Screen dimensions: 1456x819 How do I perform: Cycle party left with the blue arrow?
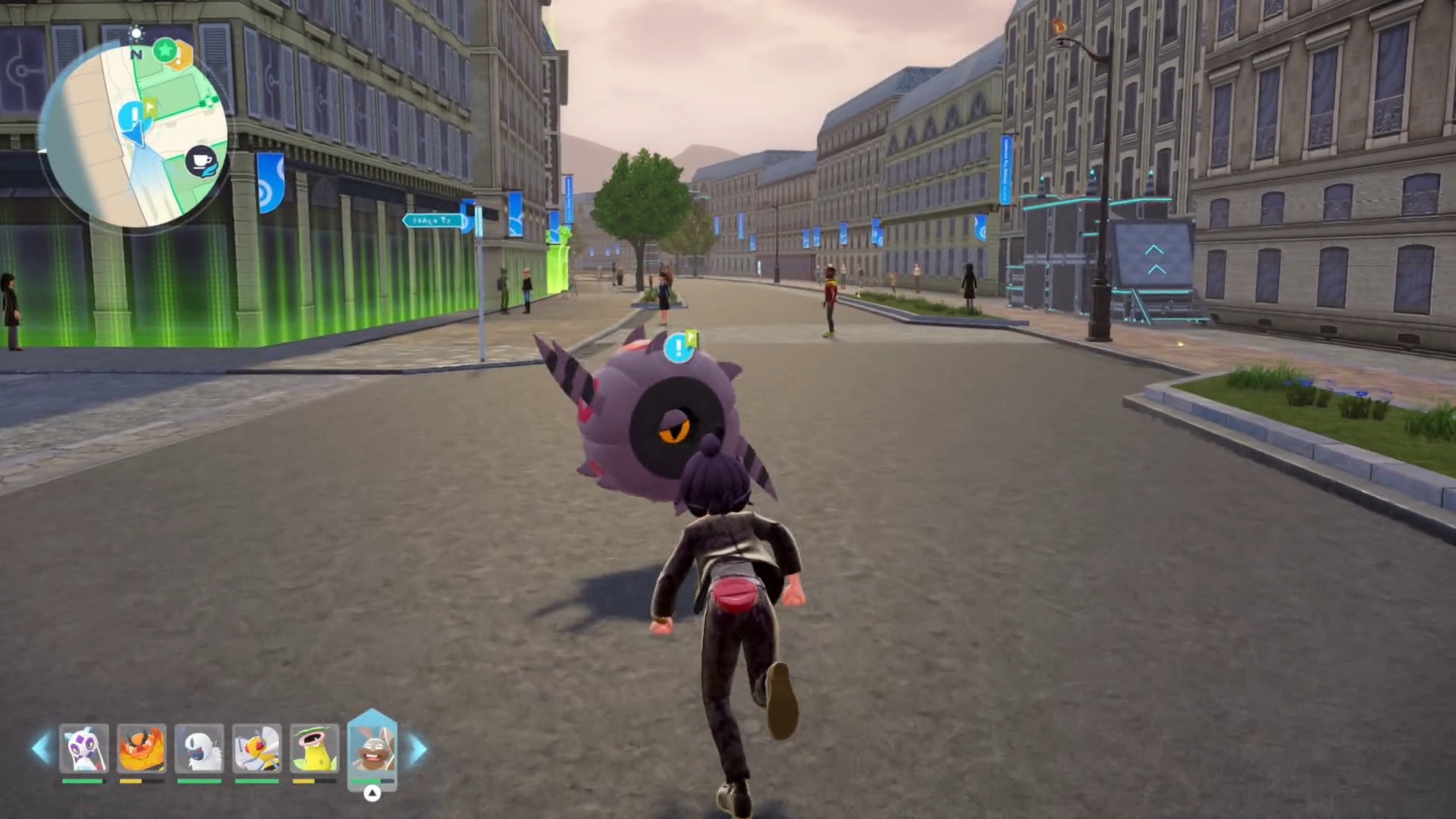click(x=40, y=748)
